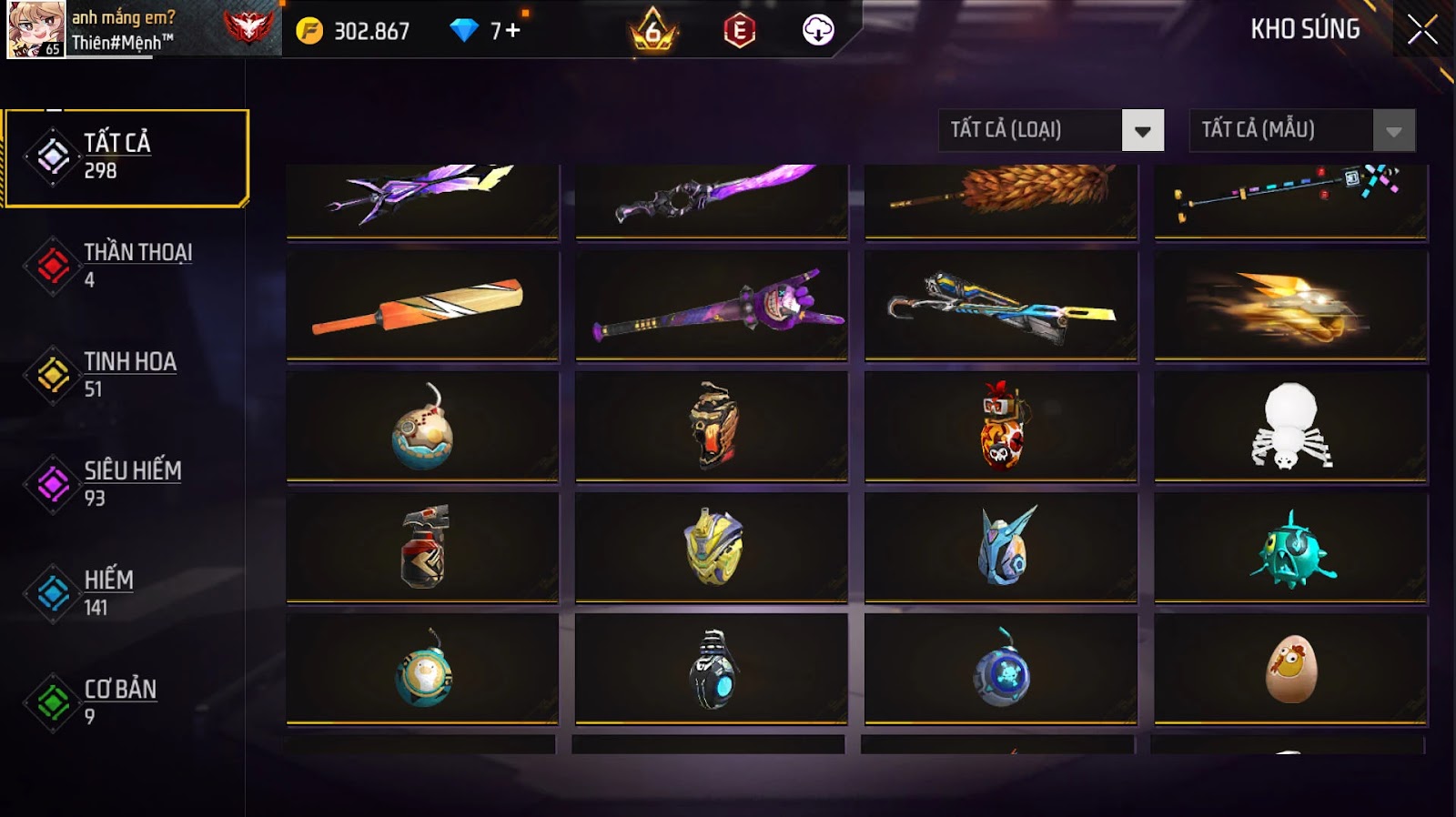Pick the white spider grenade skin
This screenshot has width=1456, height=817.
coord(1290,426)
